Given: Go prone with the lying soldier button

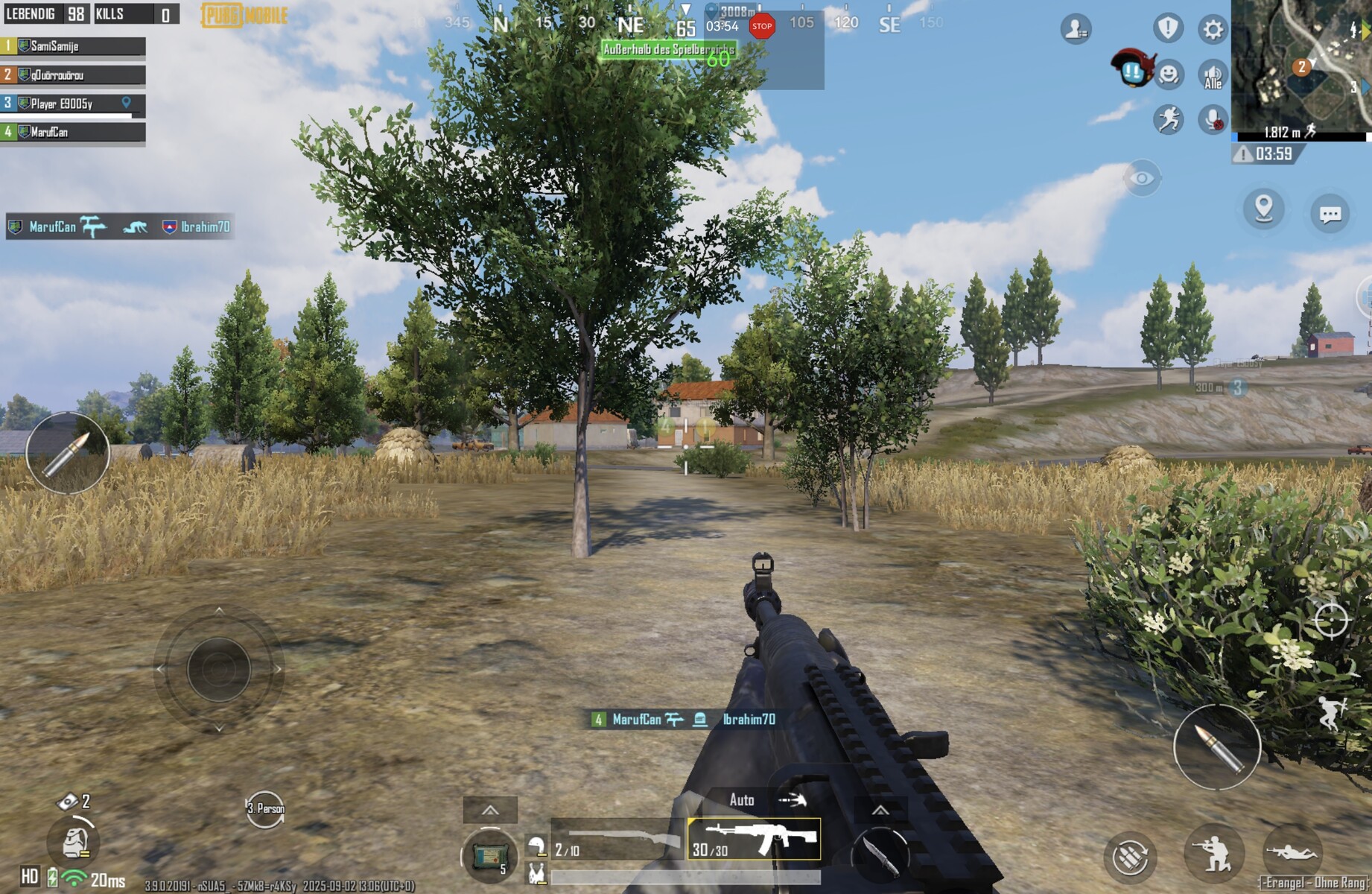Looking at the screenshot, I should pos(1292,852).
